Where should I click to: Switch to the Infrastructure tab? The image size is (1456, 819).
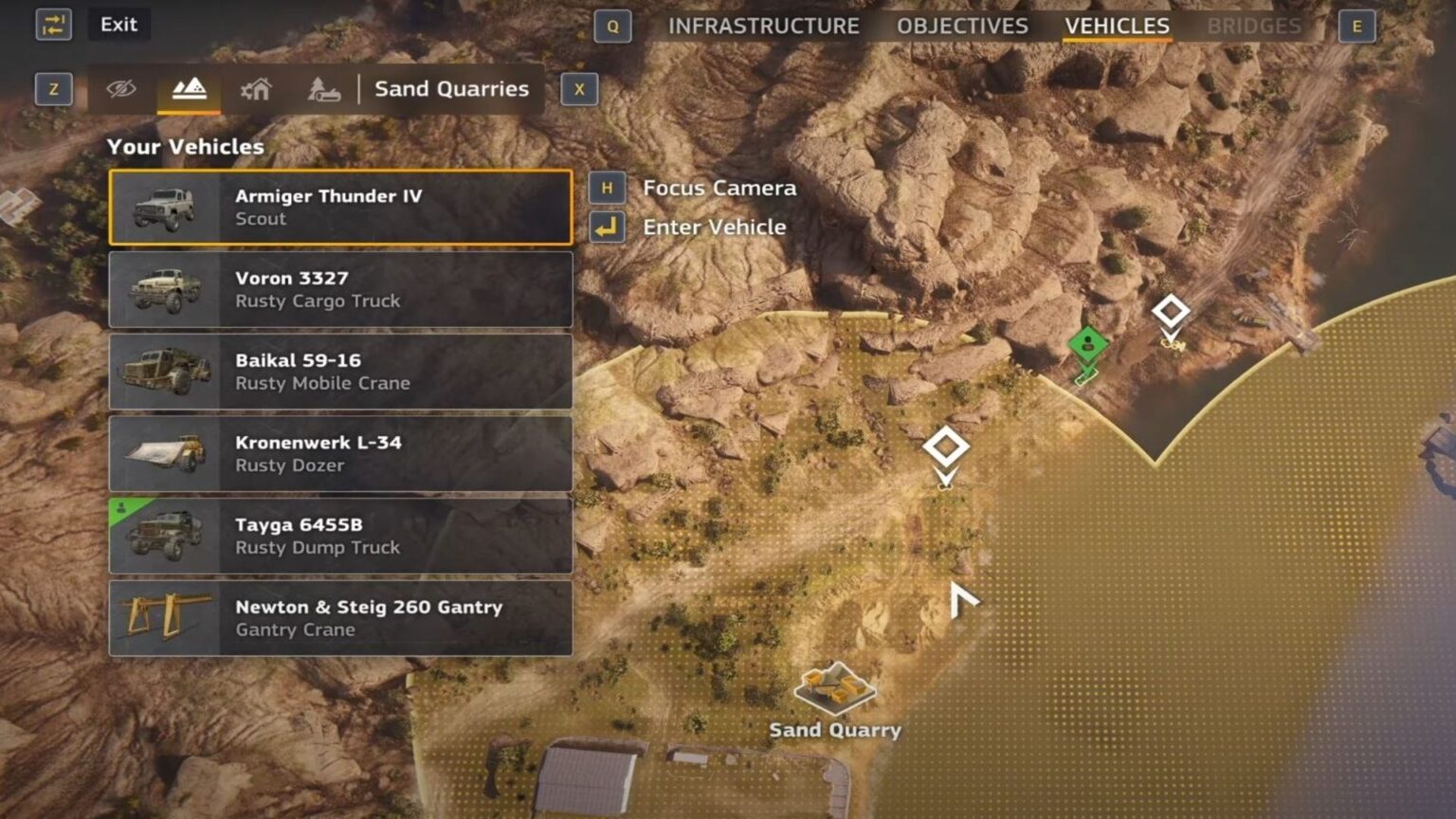[763, 26]
